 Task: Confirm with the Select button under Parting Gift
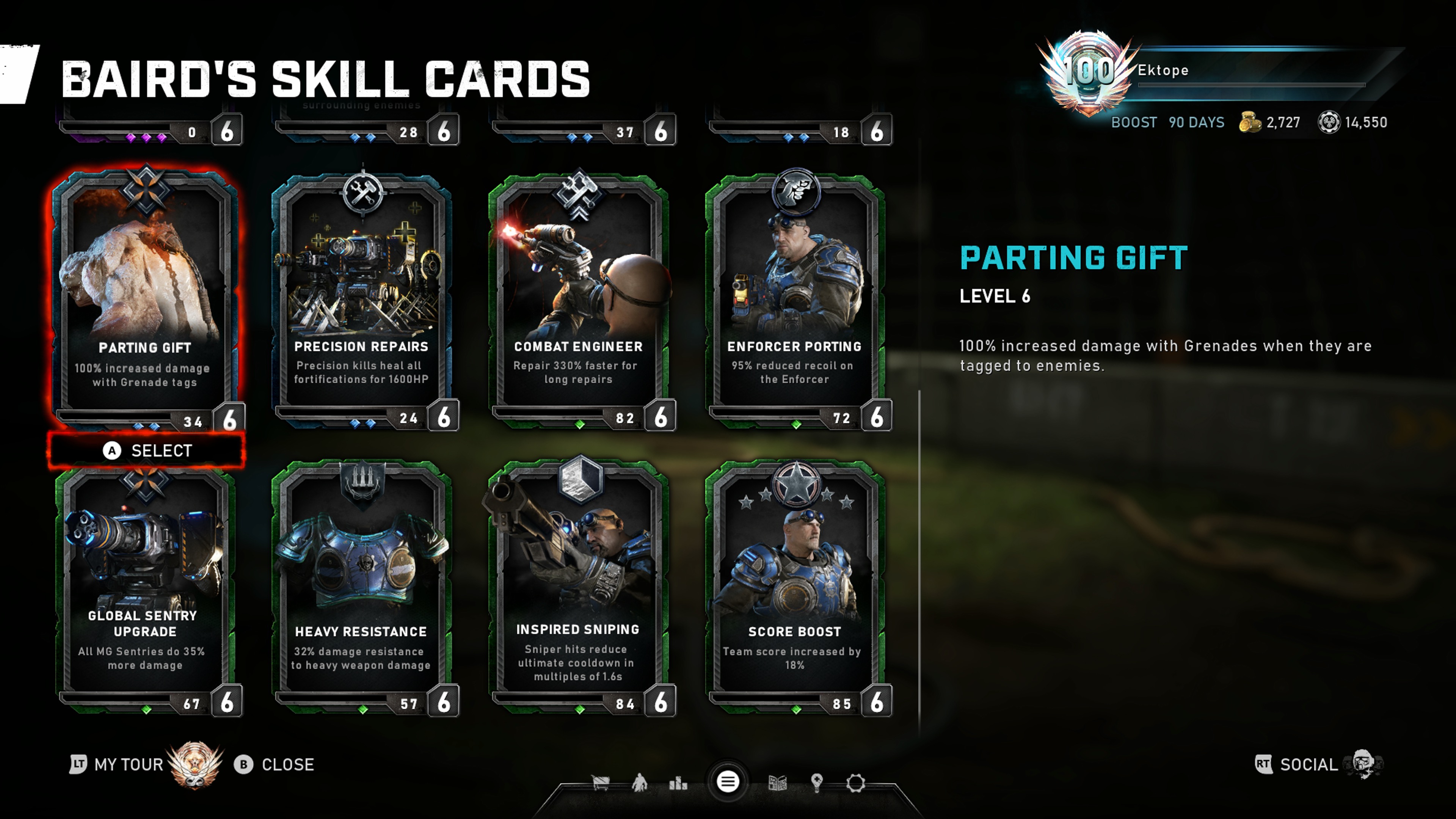[147, 450]
